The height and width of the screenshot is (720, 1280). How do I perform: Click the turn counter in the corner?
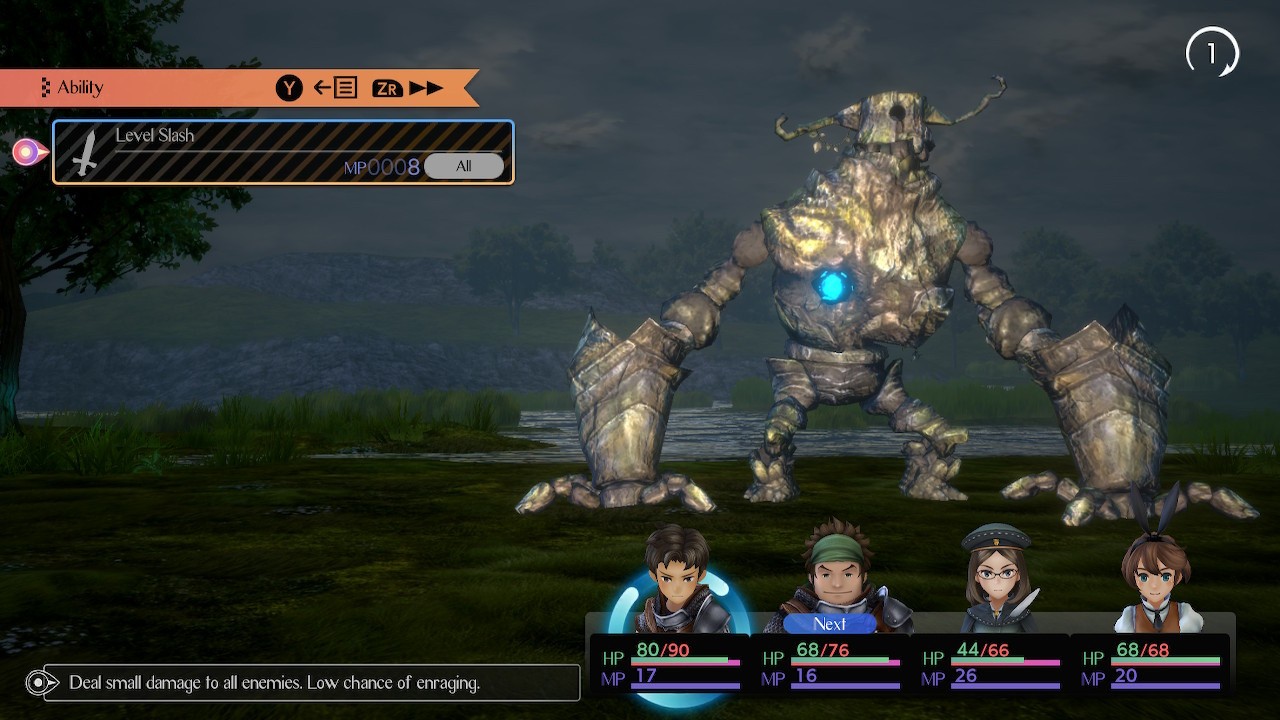click(1212, 53)
